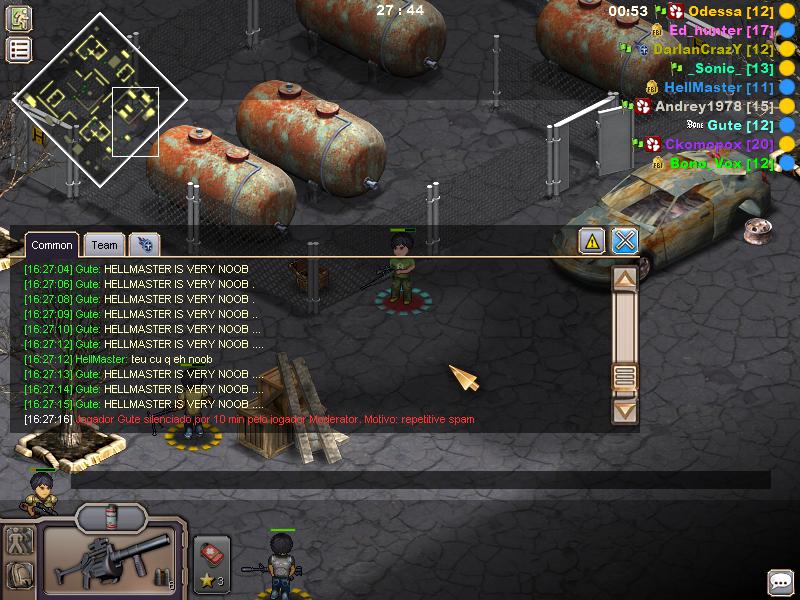800x600 pixels.
Task: Use the red medkit item
Action: (212, 553)
